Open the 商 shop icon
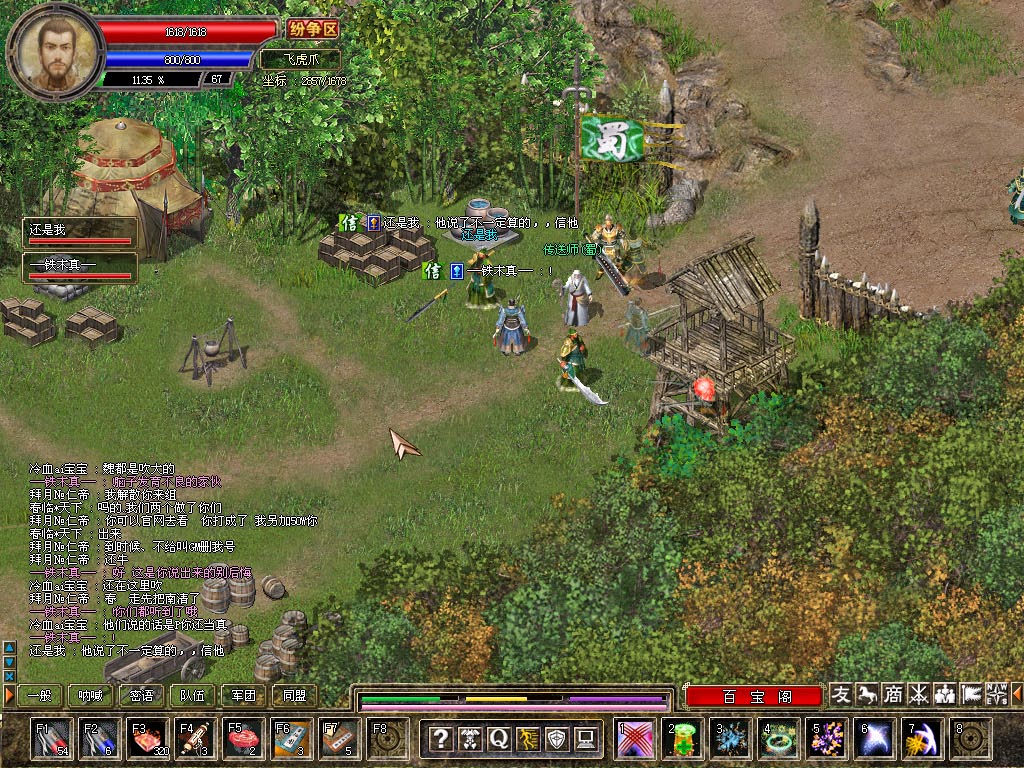The image size is (1024, 768). pyautogui.click(x=893, y=694)
